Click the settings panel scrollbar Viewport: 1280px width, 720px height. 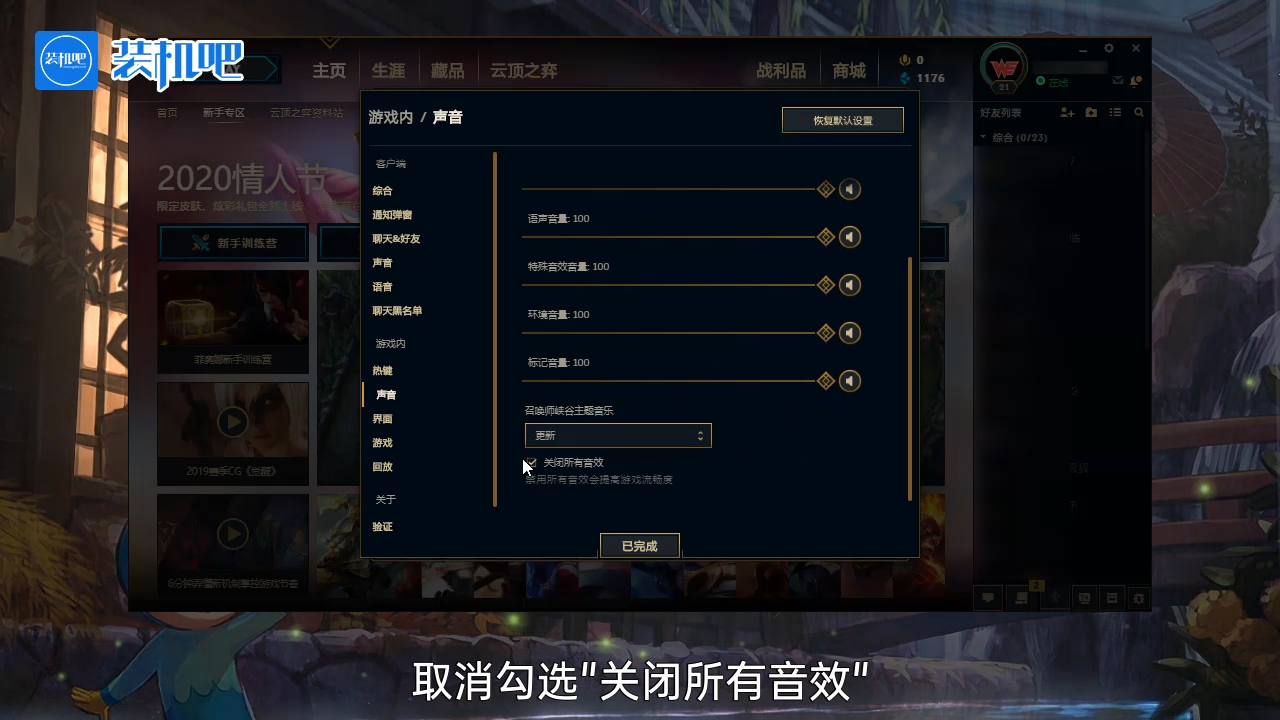908,380
